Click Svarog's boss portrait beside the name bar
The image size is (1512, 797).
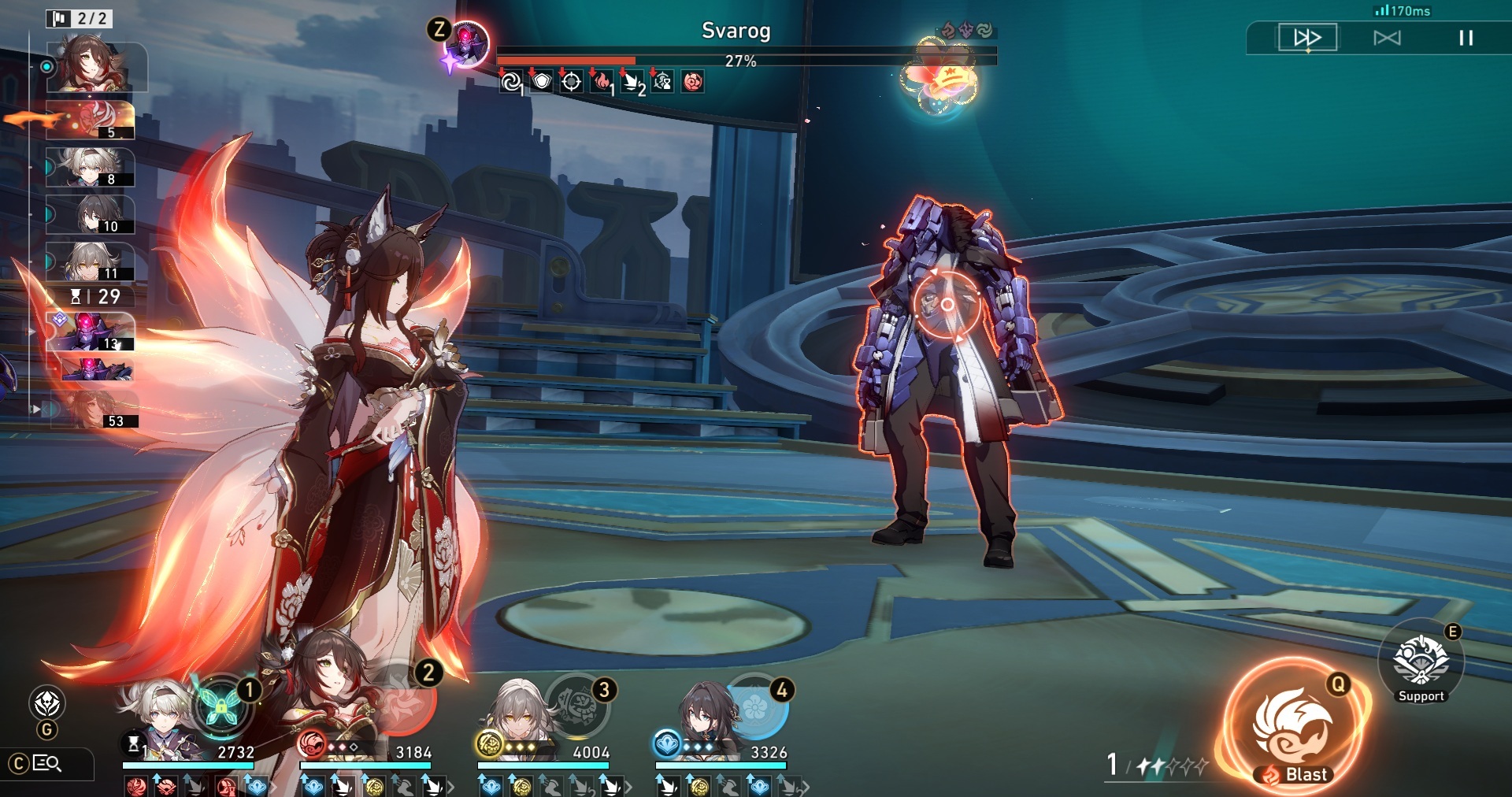[x=467, y=43]
